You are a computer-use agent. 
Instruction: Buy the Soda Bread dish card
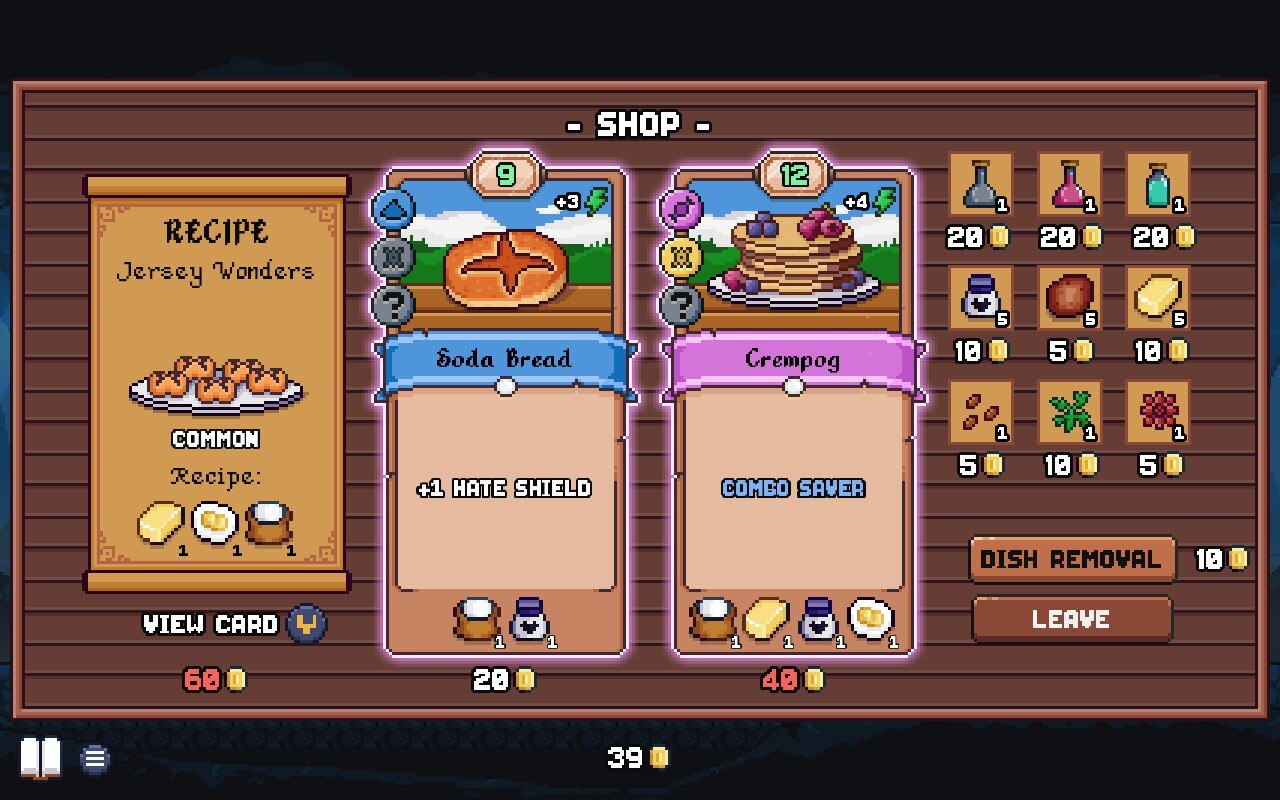pyautogui.click(x=505, y=412)
